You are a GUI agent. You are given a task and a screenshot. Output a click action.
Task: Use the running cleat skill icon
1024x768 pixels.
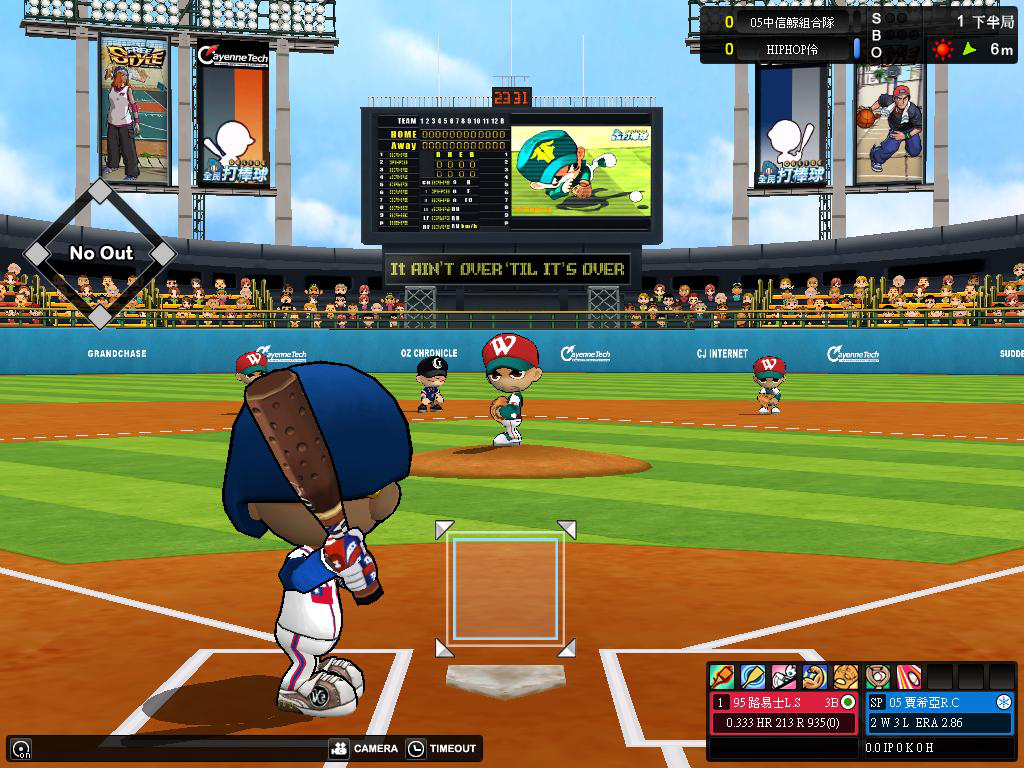pyautogui.click(x=783, y=677)
